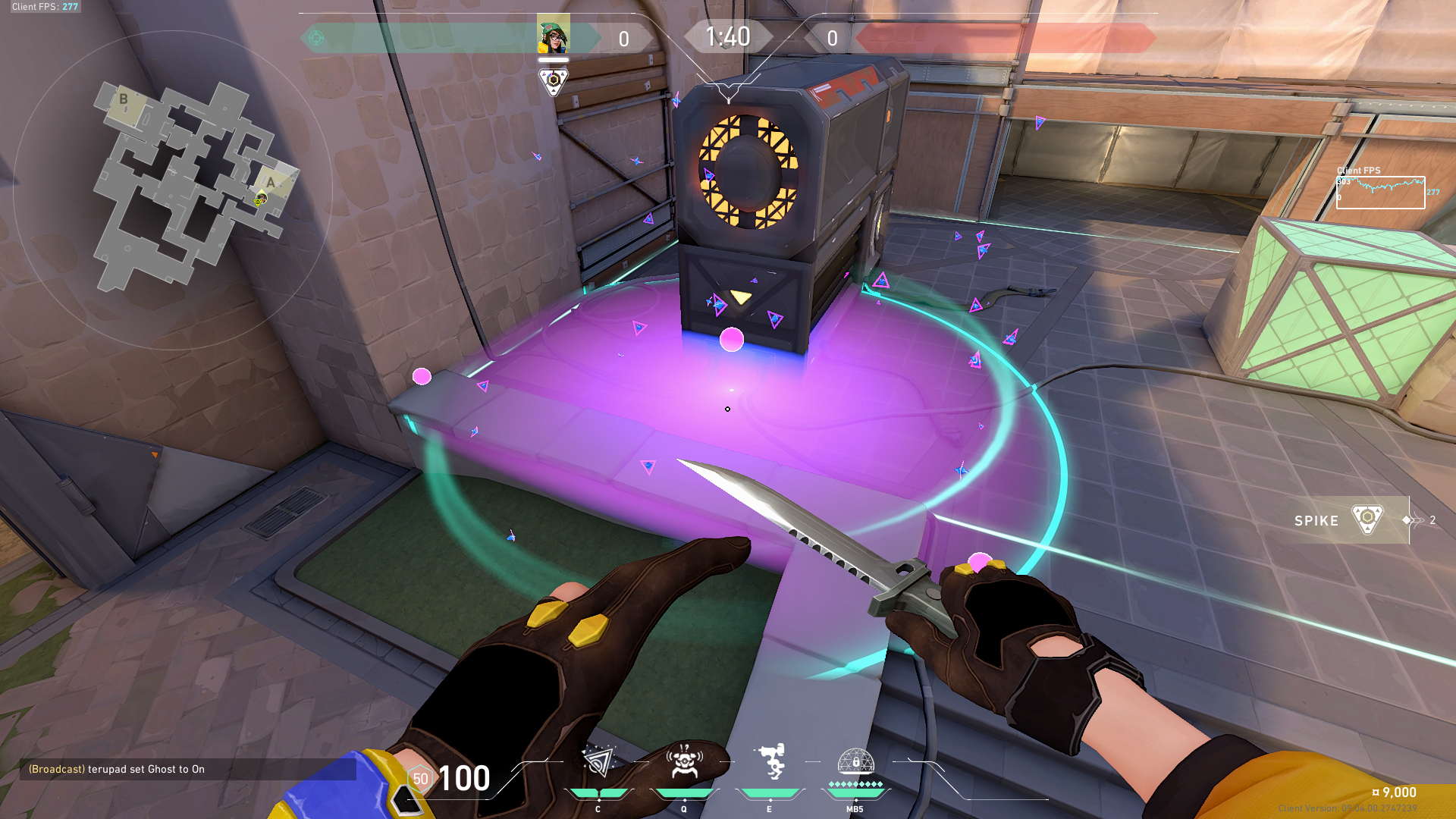The image size is (1456, 819).
Task: Click the B site label on the minimap
Action: click(123, 99)
